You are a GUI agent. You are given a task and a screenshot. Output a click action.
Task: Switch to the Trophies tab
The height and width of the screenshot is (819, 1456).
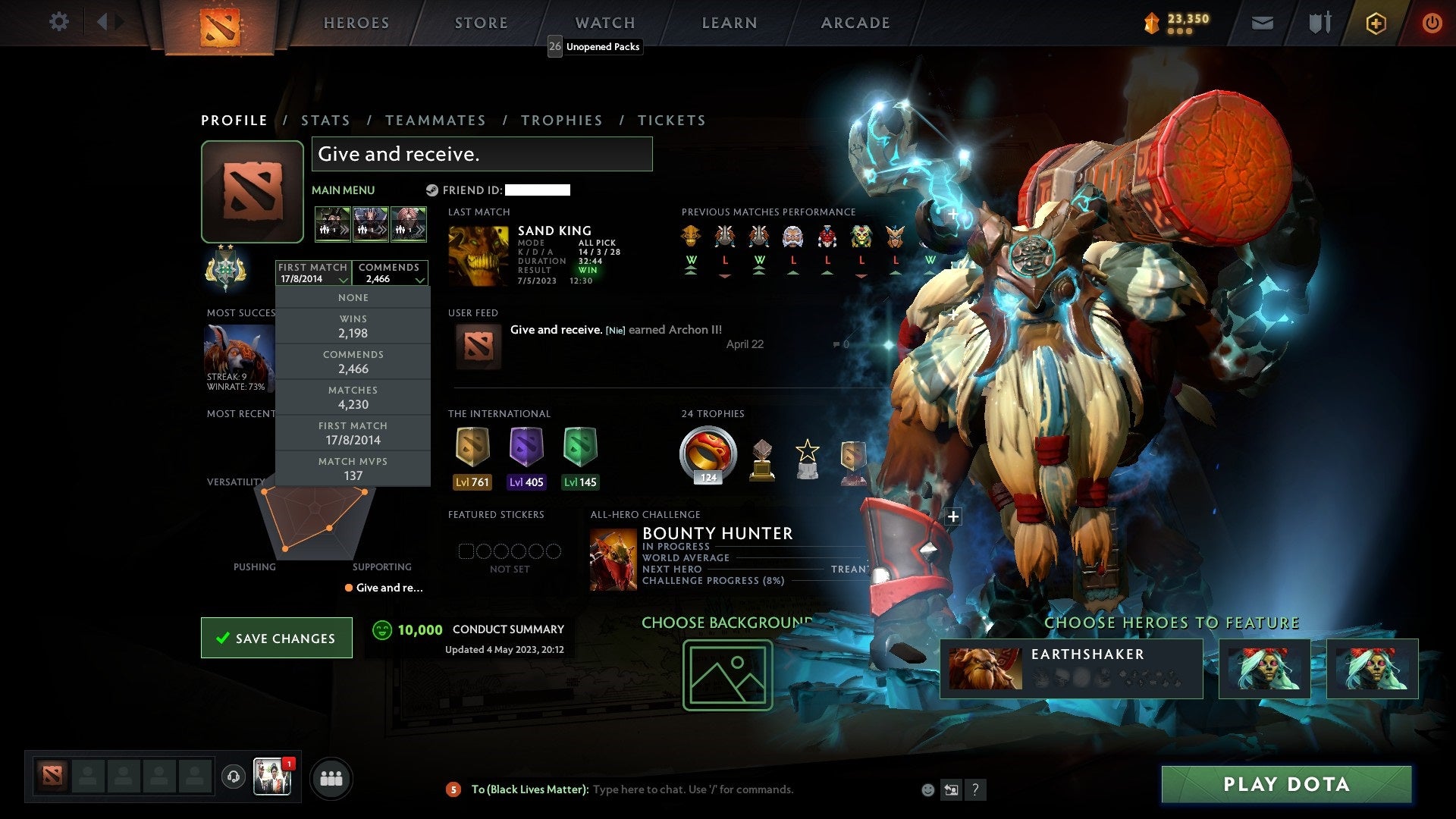point(562,121)
